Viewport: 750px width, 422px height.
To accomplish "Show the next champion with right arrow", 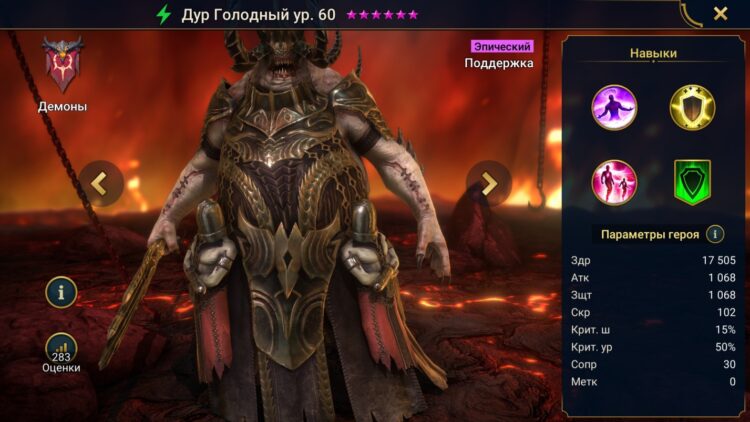I will (489, 183).
